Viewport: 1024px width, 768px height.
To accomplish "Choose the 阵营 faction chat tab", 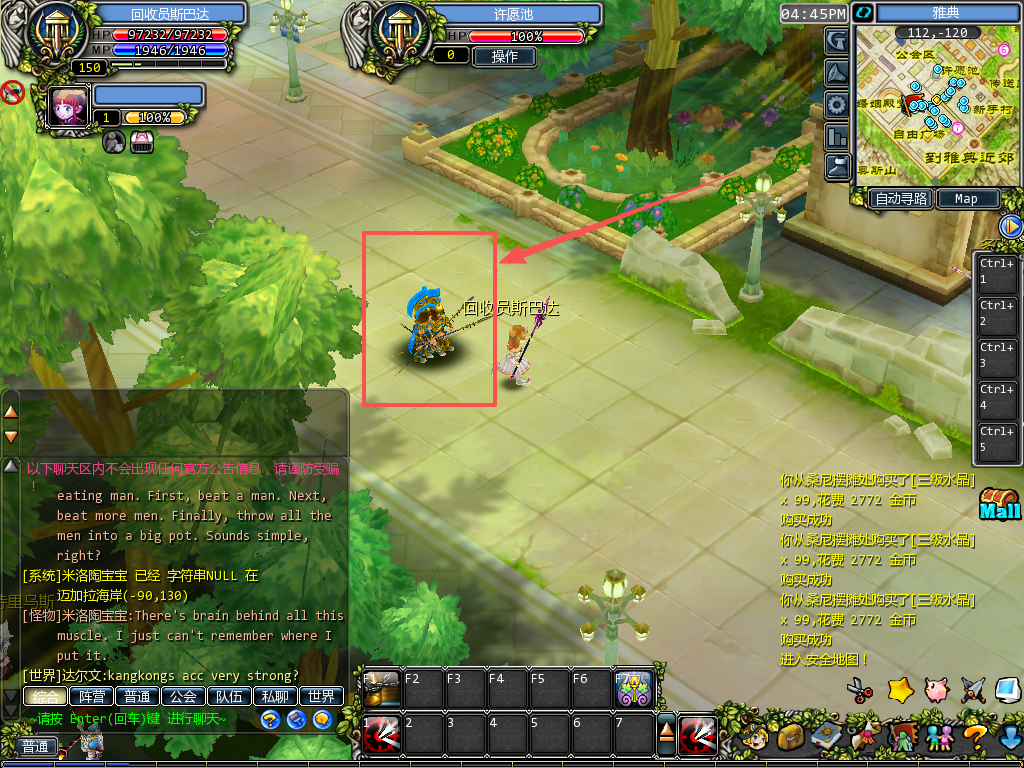I will (91, 697).
